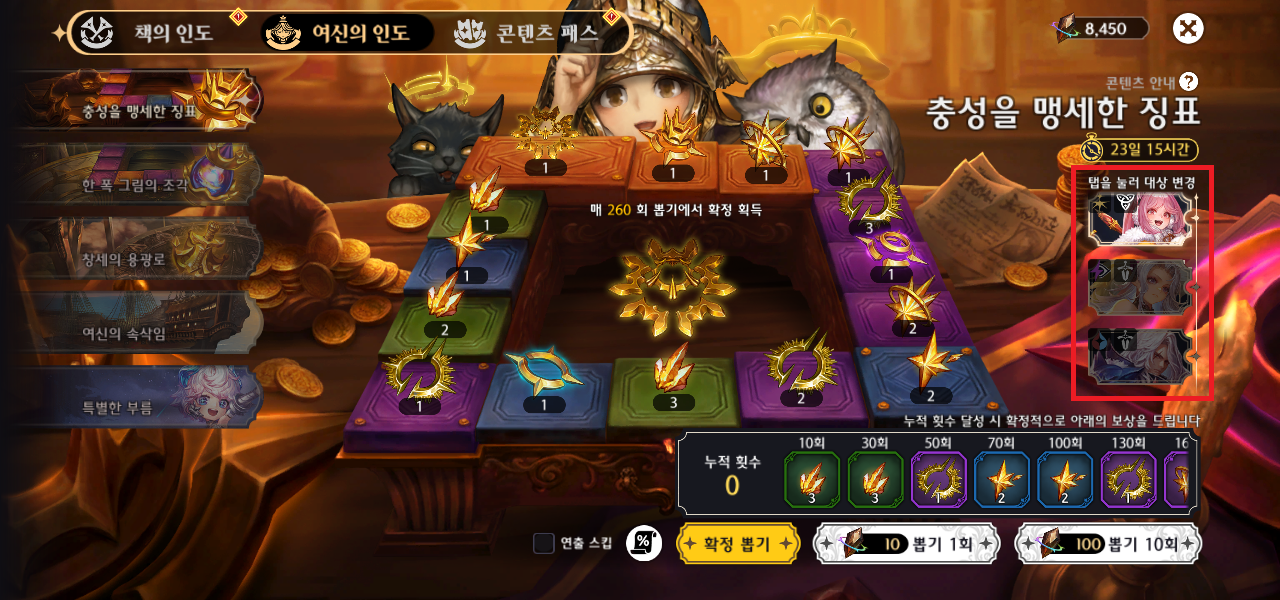Show the 콘텐츠 안내 help question mark
Screen dimensions: 1280x600
tap(1188, 82)
